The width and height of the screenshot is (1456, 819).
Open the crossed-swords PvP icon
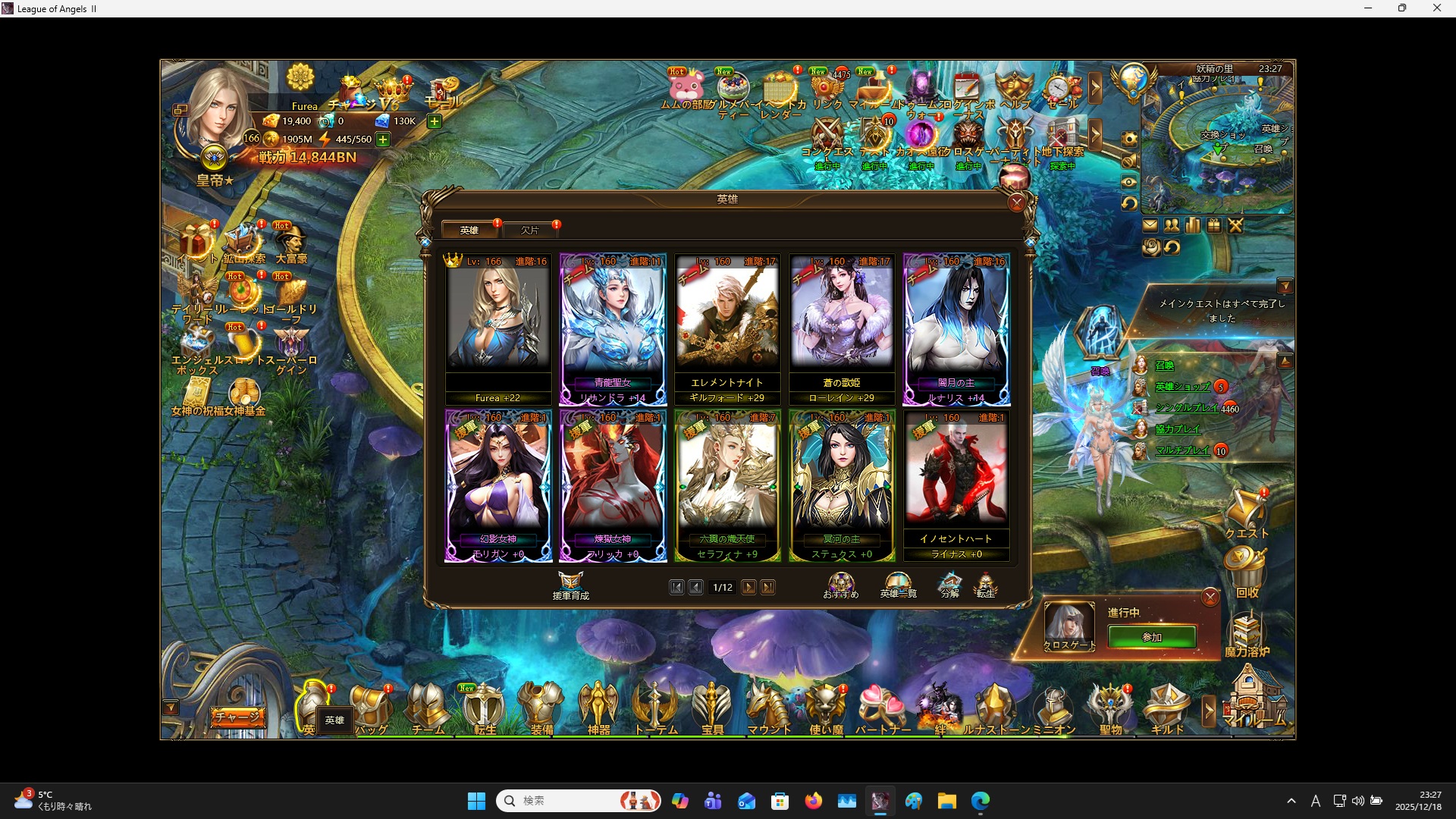[x=1236, y=225]
